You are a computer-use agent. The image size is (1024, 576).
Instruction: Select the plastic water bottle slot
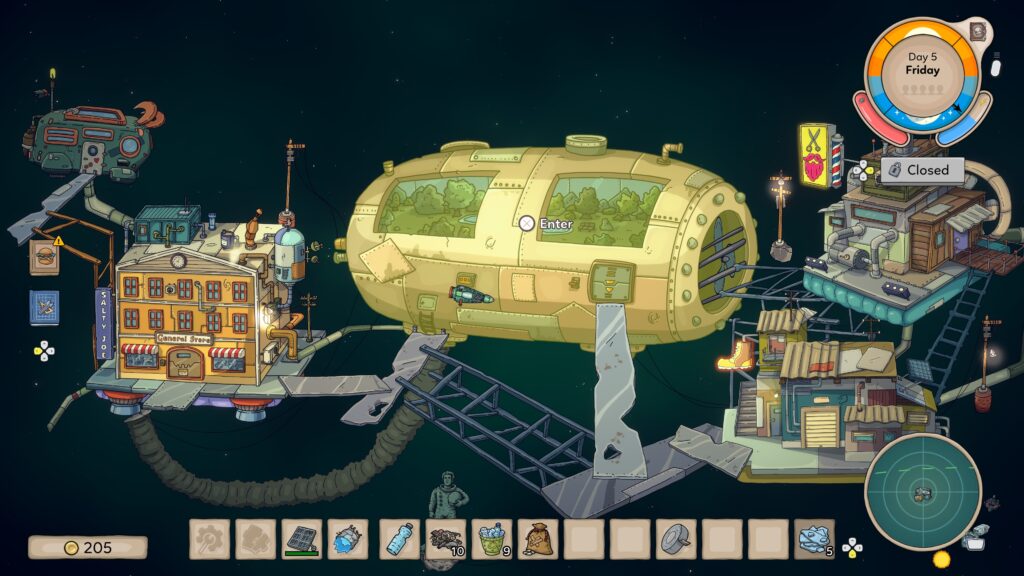click(398, 539)
